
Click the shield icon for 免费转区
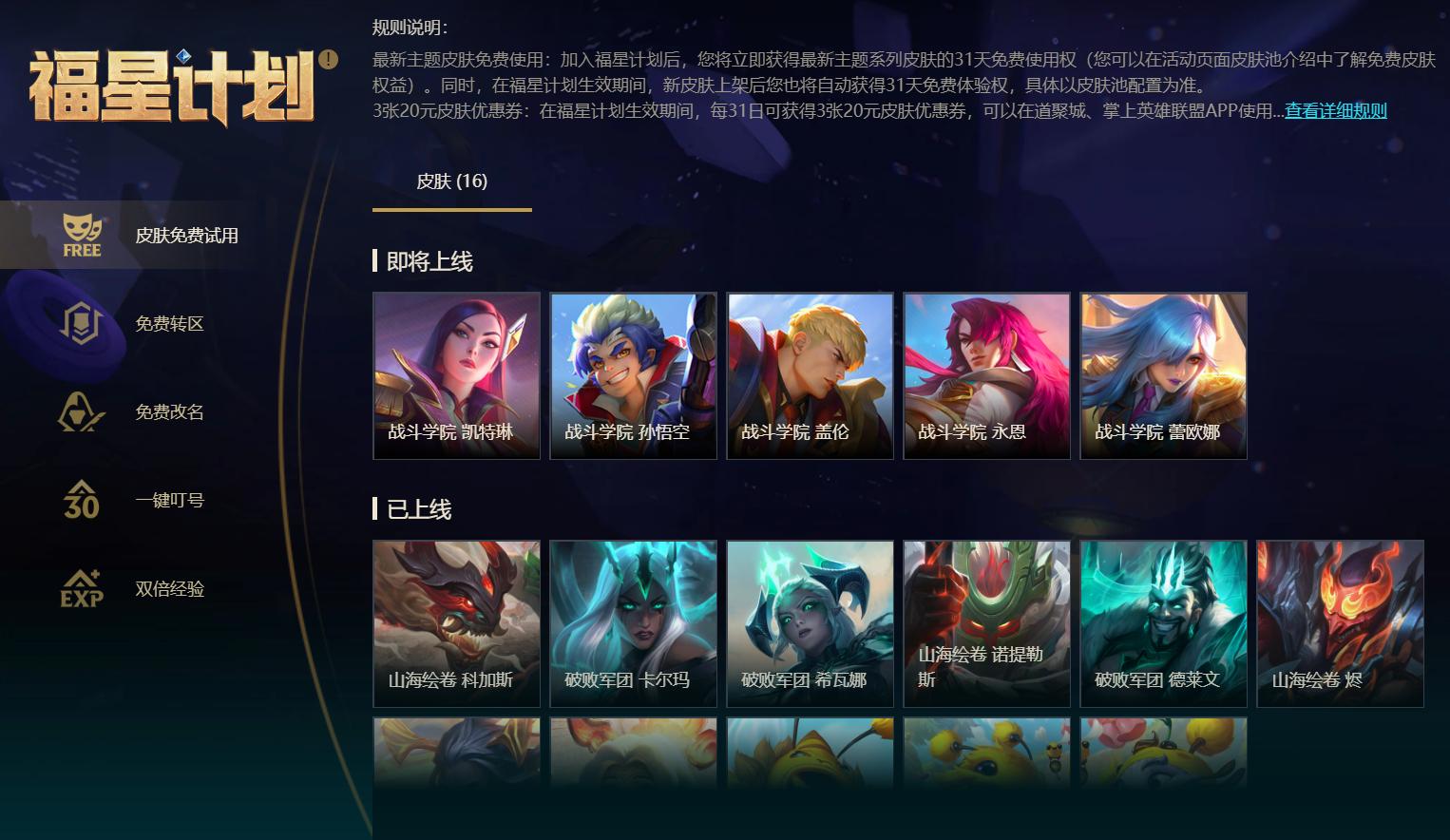click(82, 323)
